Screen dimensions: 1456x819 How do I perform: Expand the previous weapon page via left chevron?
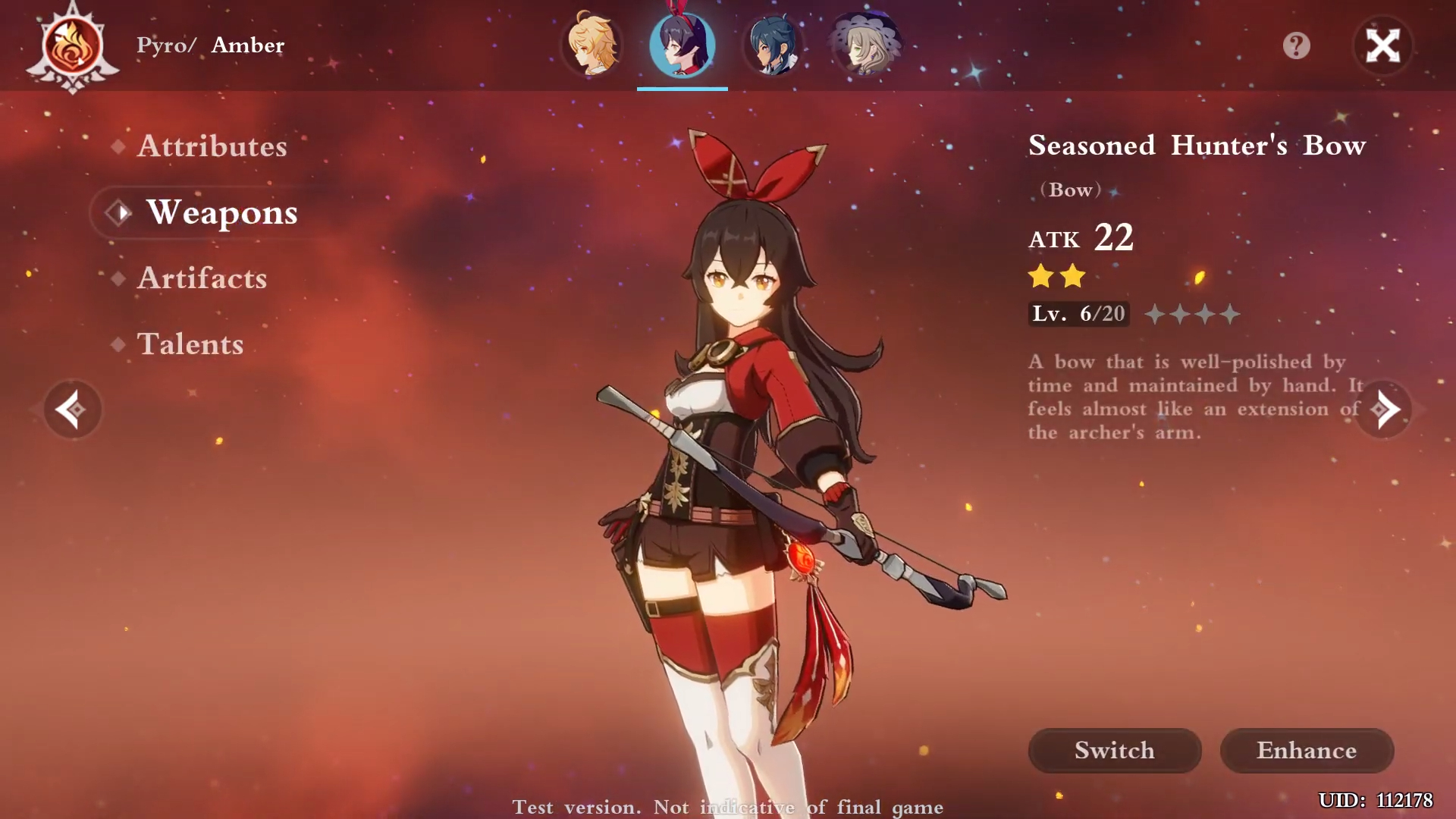(x=73, y=409)
